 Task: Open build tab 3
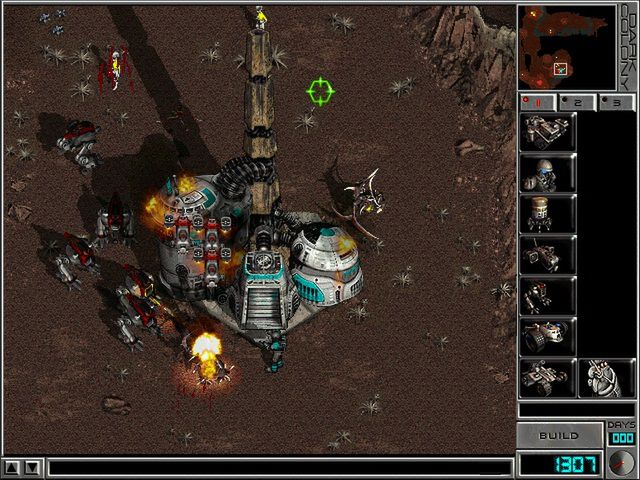click(619, 102)
